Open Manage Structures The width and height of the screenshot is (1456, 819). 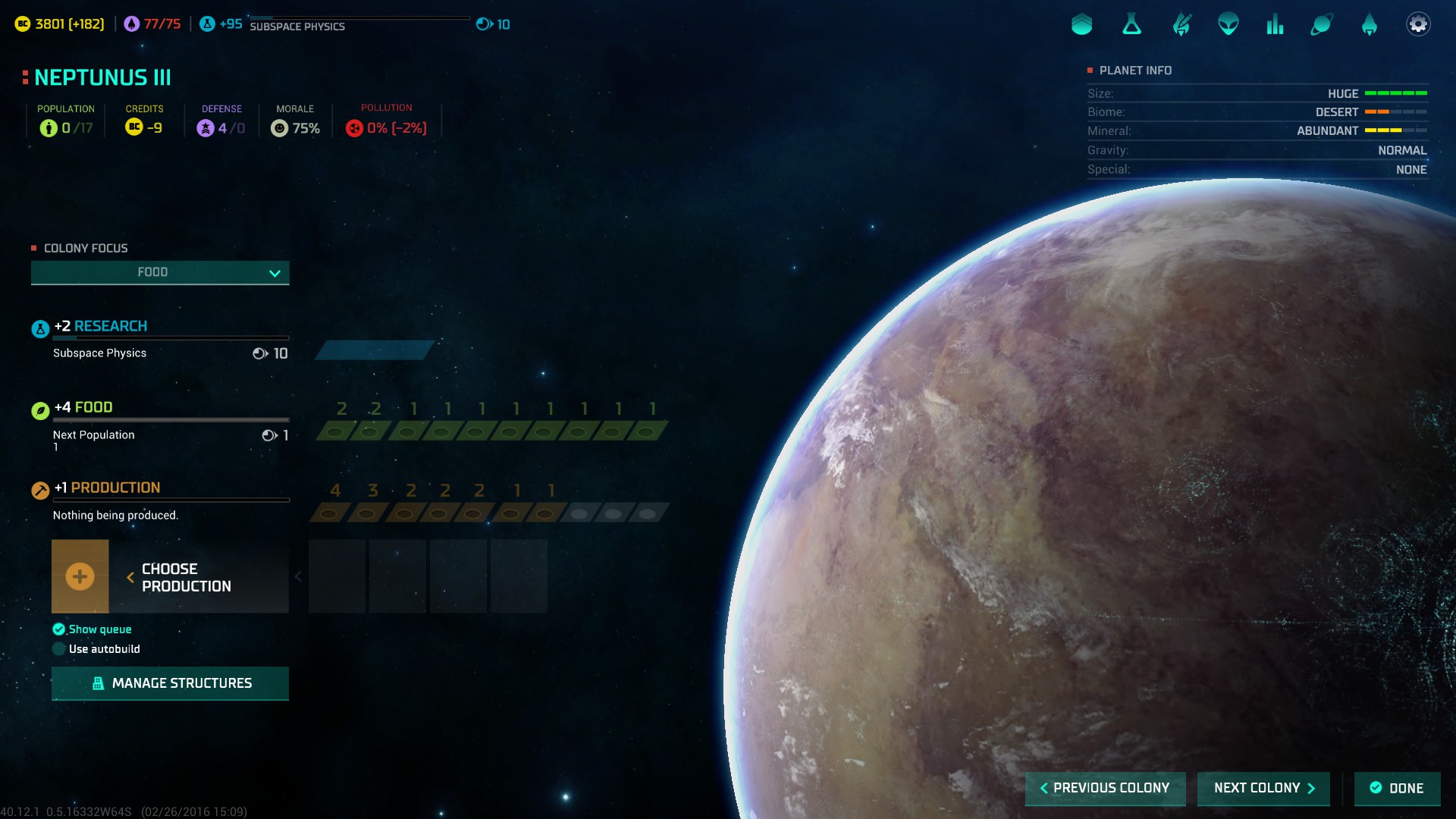pos(170,683)
